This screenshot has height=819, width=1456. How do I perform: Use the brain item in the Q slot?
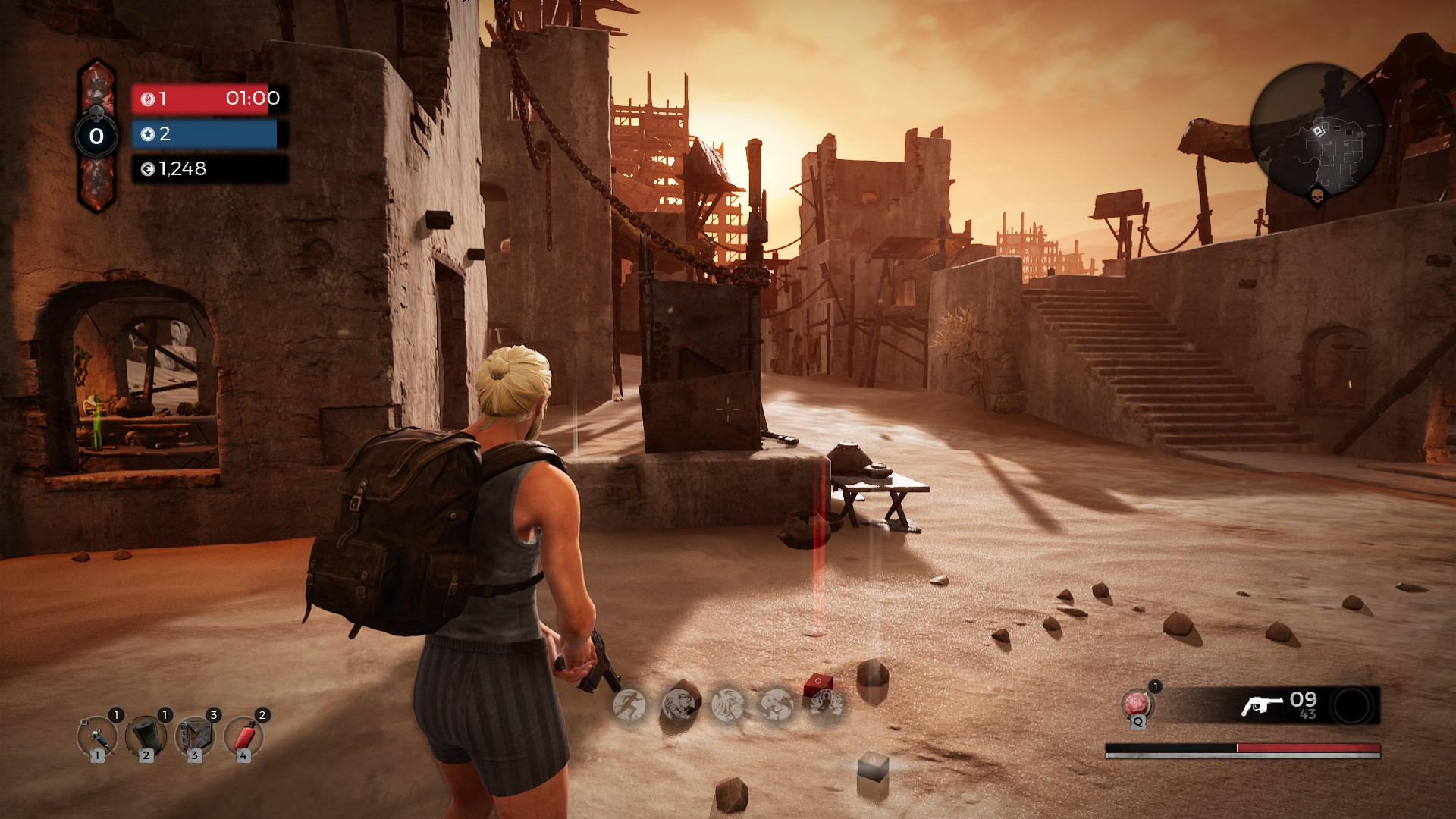[x=1136, y=705]
